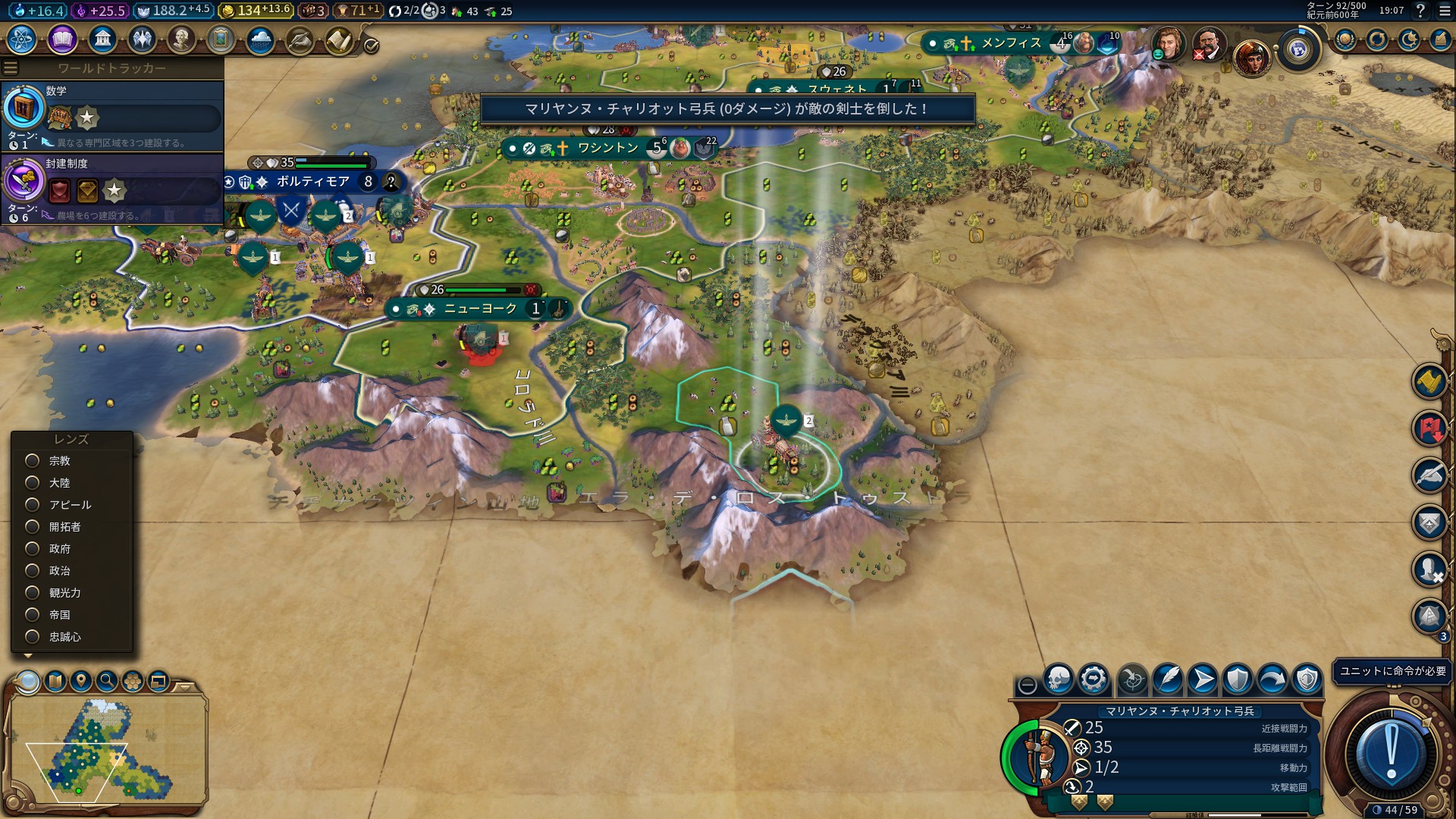Screen dimensions: 1456x819
Task: Select the 封建制度 civic tracker entry
Action: (x=112, y=188)
